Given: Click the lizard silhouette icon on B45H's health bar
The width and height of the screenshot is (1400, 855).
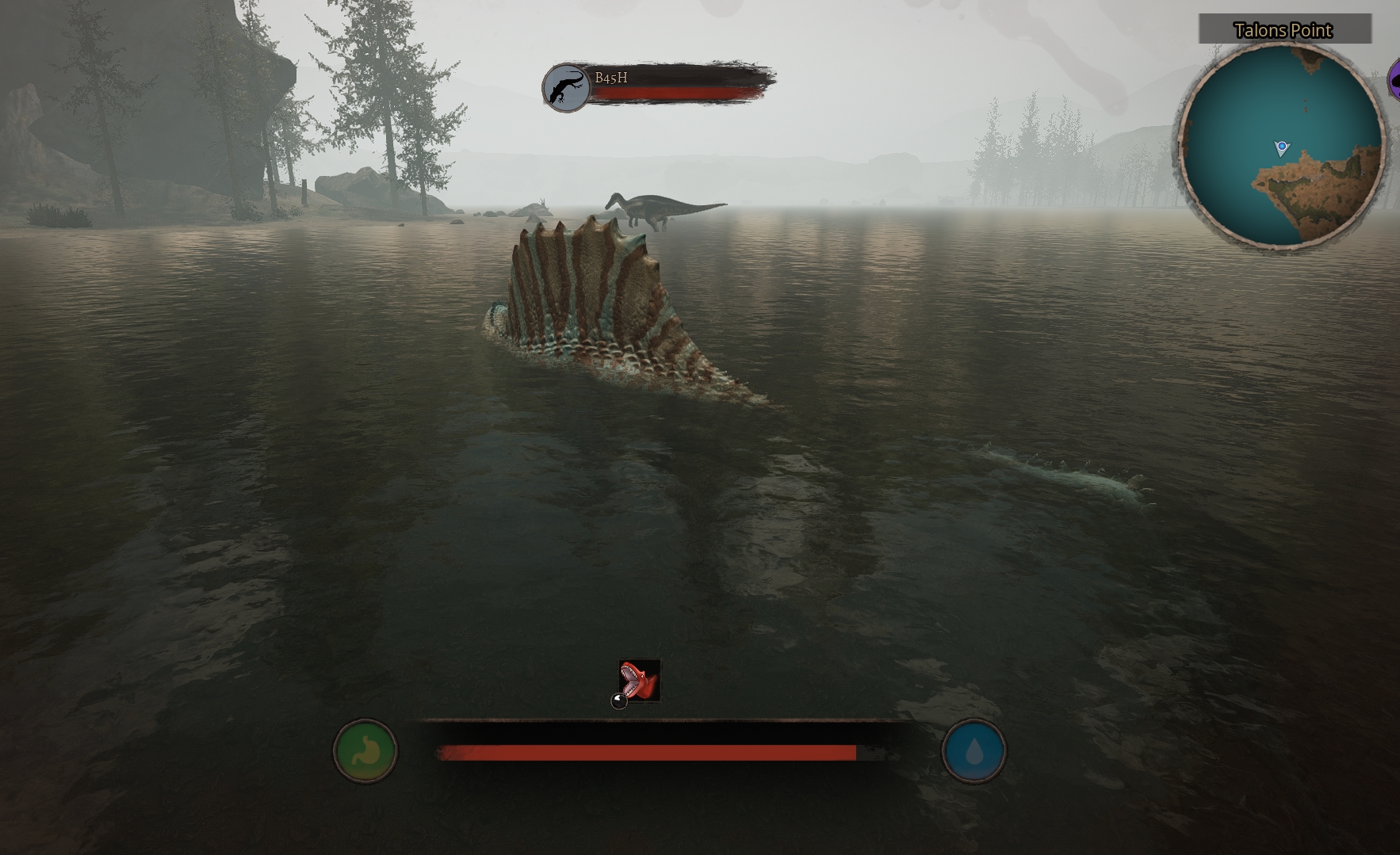Looking at the screenshot, I should (564, 87).
